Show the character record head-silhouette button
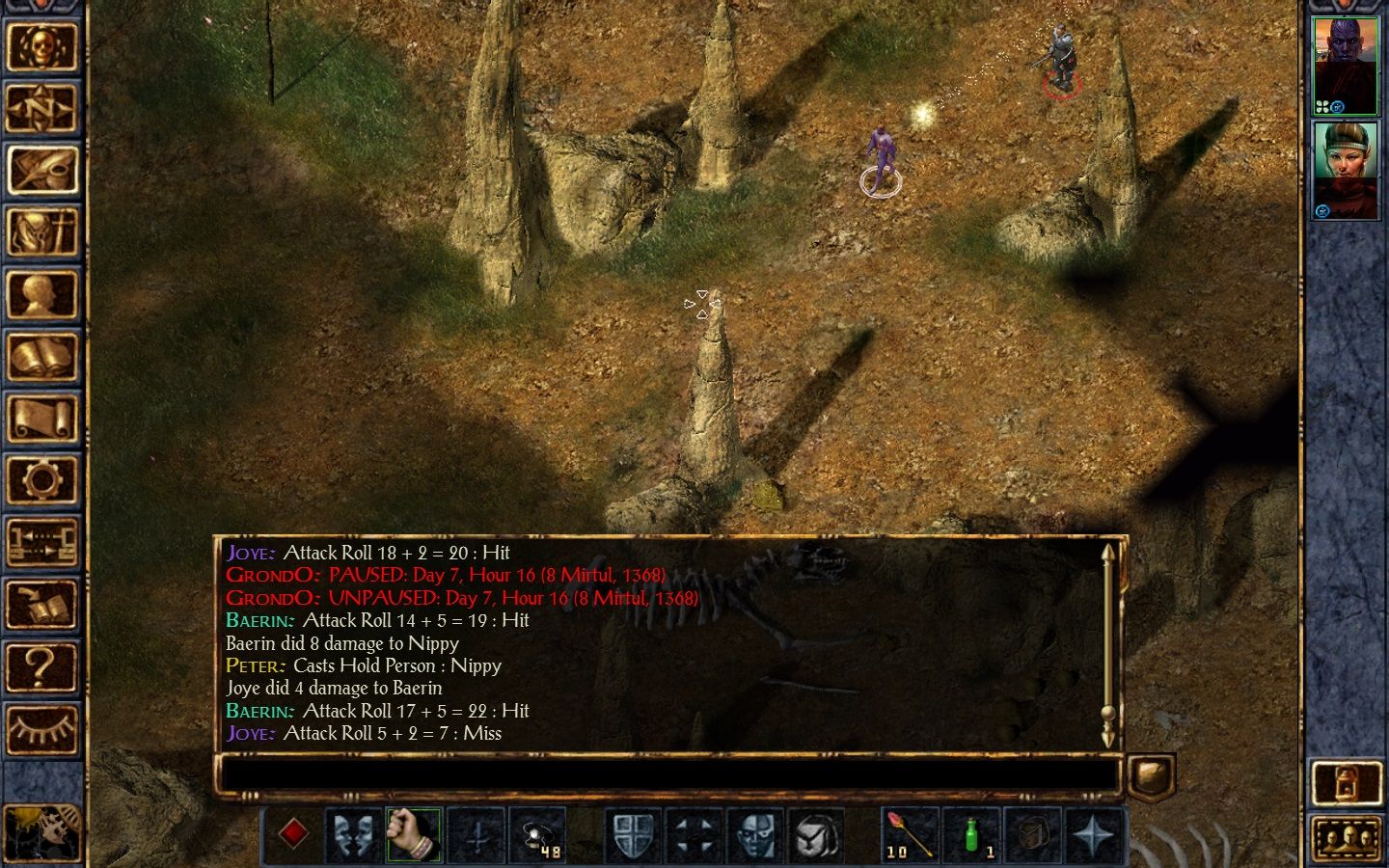1389x868 pixels. (41, 294)
